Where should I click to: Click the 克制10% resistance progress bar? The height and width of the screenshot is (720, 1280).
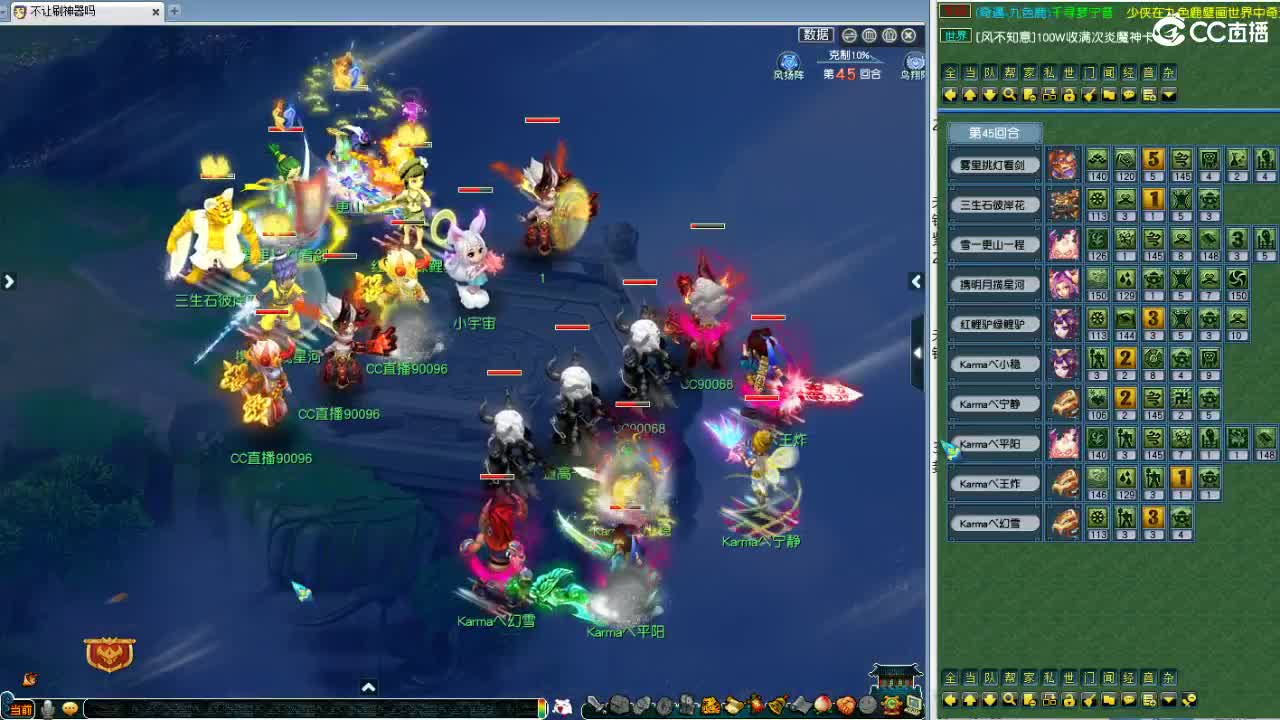851,56
